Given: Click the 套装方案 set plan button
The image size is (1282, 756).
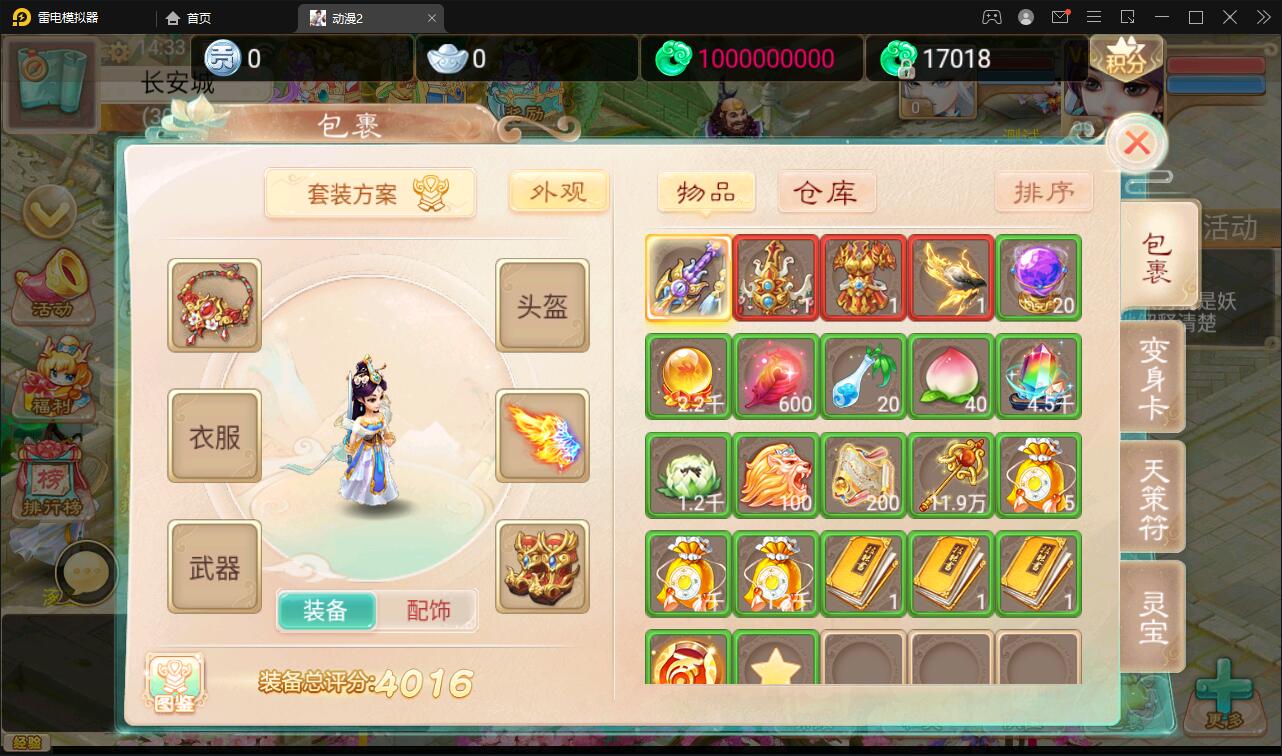Looking at the screenshot, I should click(x=370, y=193).
